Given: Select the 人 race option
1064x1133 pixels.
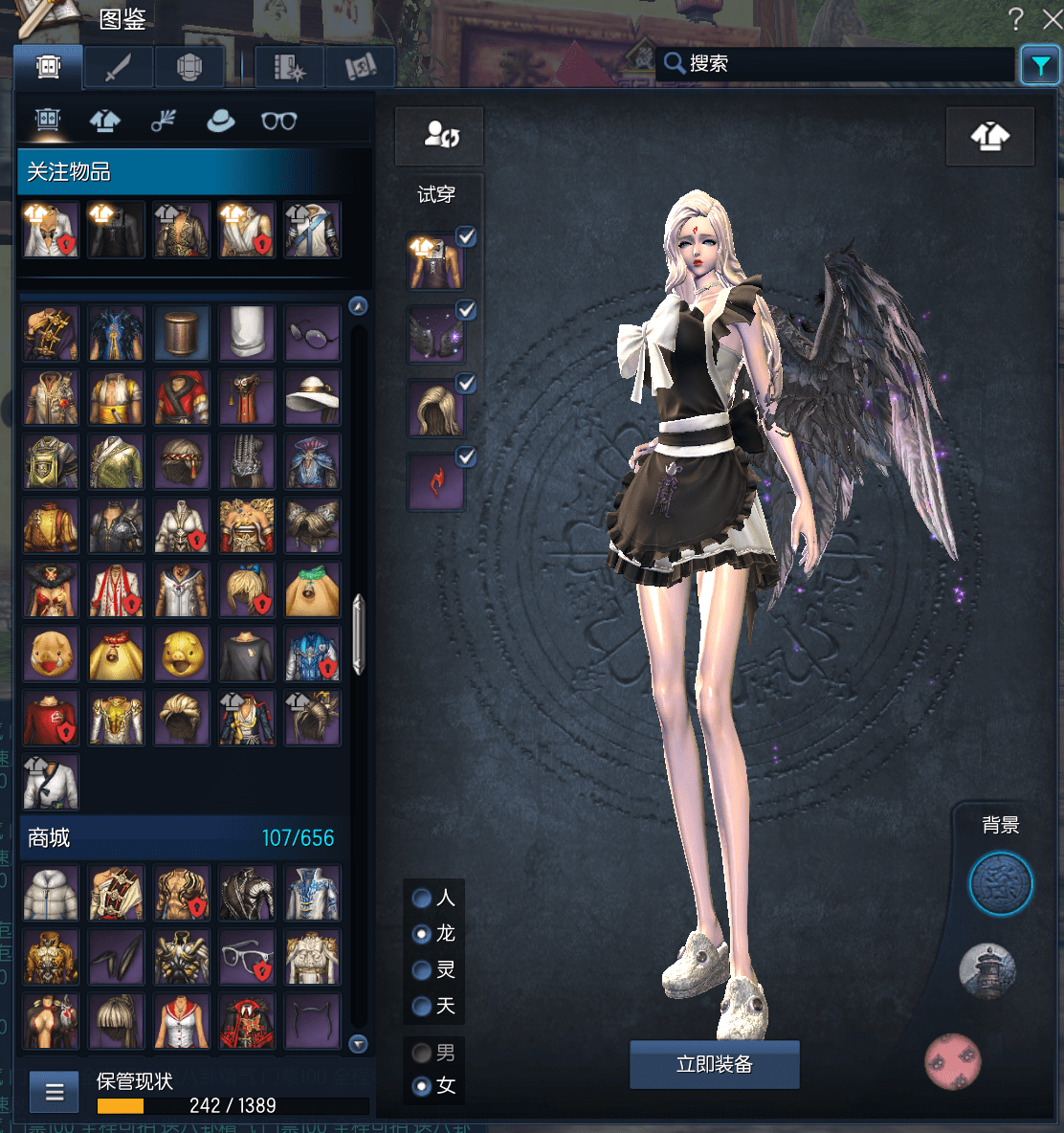Looking at the screenshot, I should tap(422, 898).
